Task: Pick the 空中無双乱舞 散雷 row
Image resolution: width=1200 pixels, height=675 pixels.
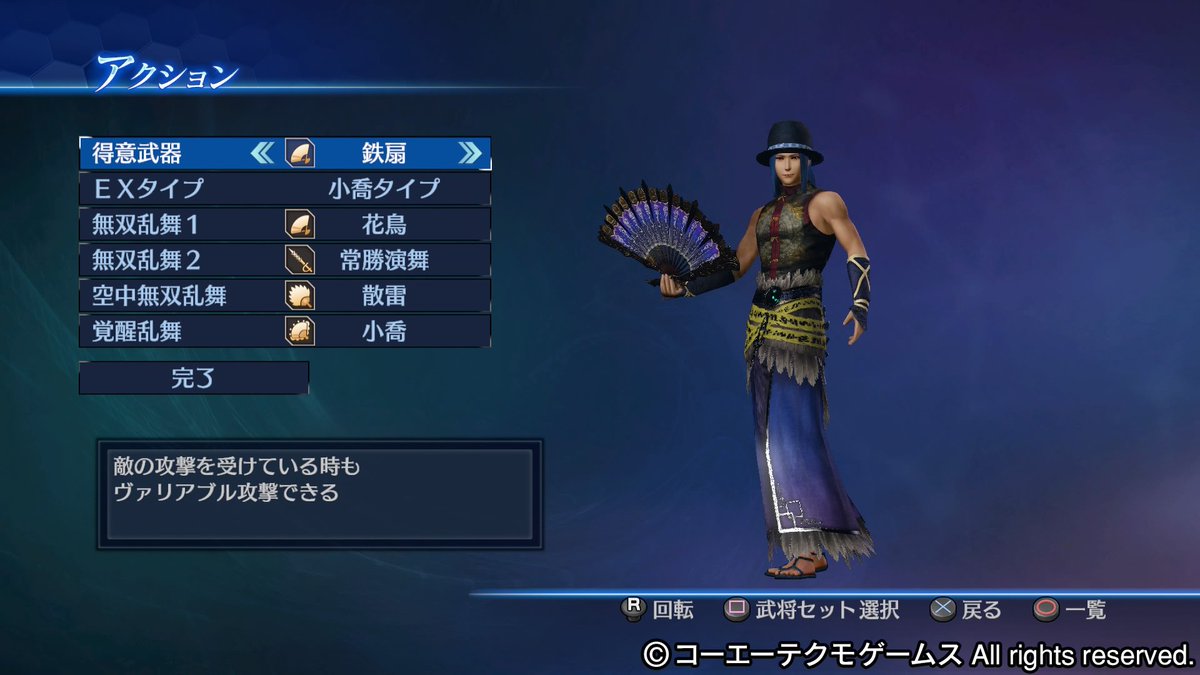Action: click(x=285, y=295)
